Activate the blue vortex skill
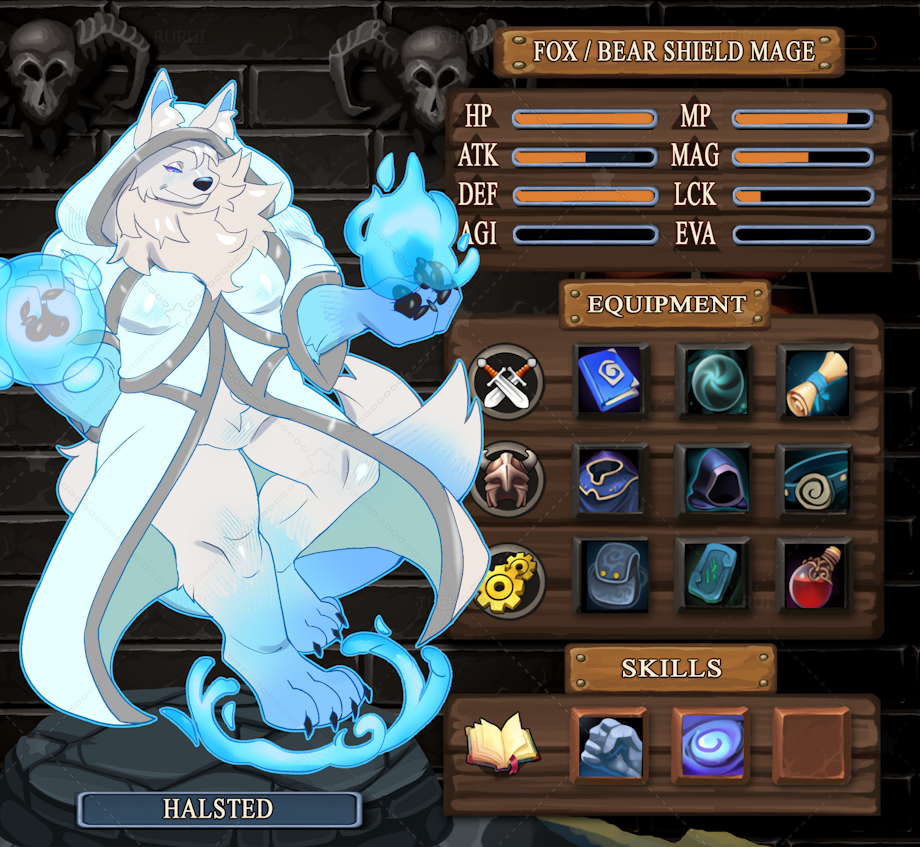The width and height of the screenshot is (920, 847). click(711, 745)
